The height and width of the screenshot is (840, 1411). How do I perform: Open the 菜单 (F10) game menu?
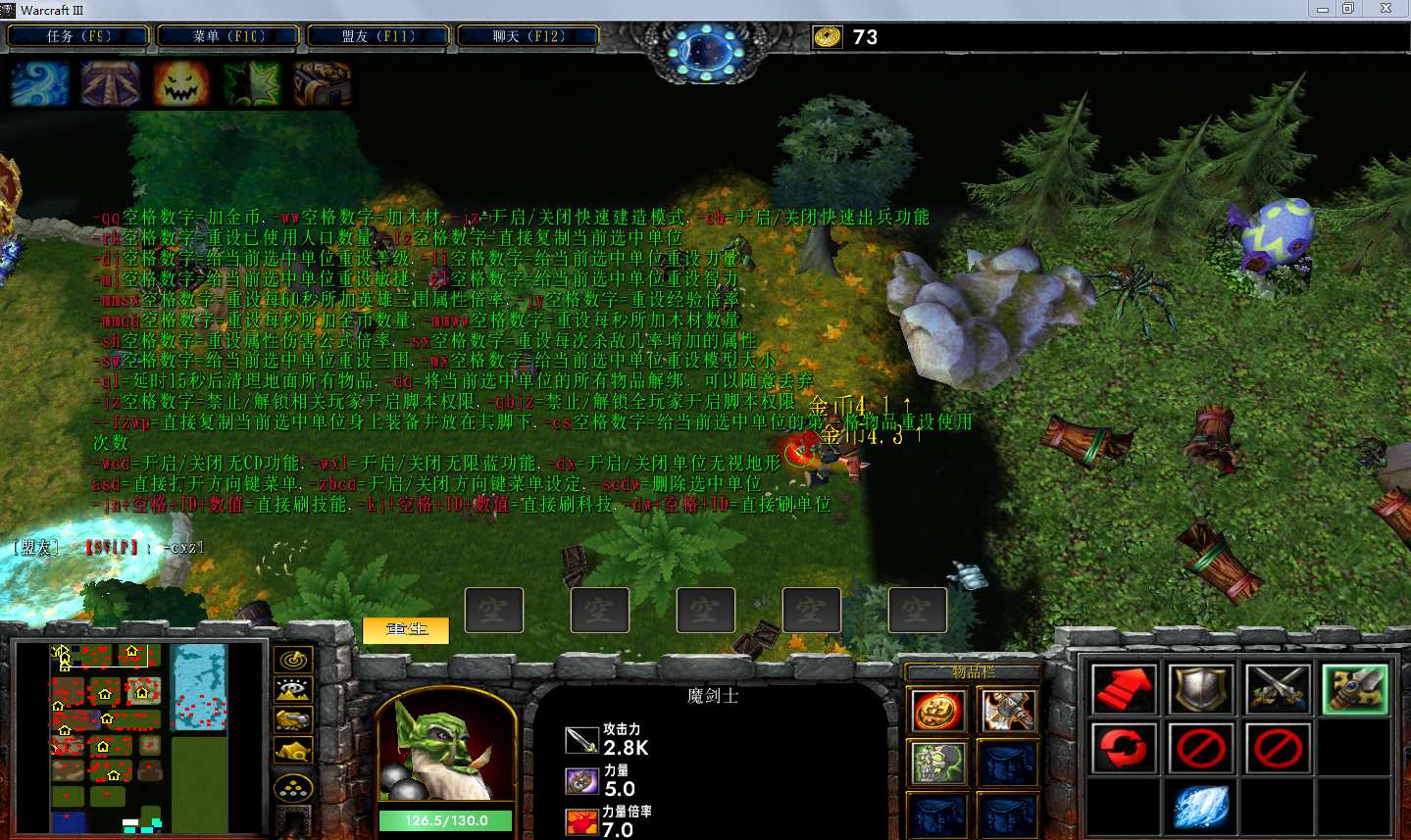pyautogui.click(x=228, y=36)
